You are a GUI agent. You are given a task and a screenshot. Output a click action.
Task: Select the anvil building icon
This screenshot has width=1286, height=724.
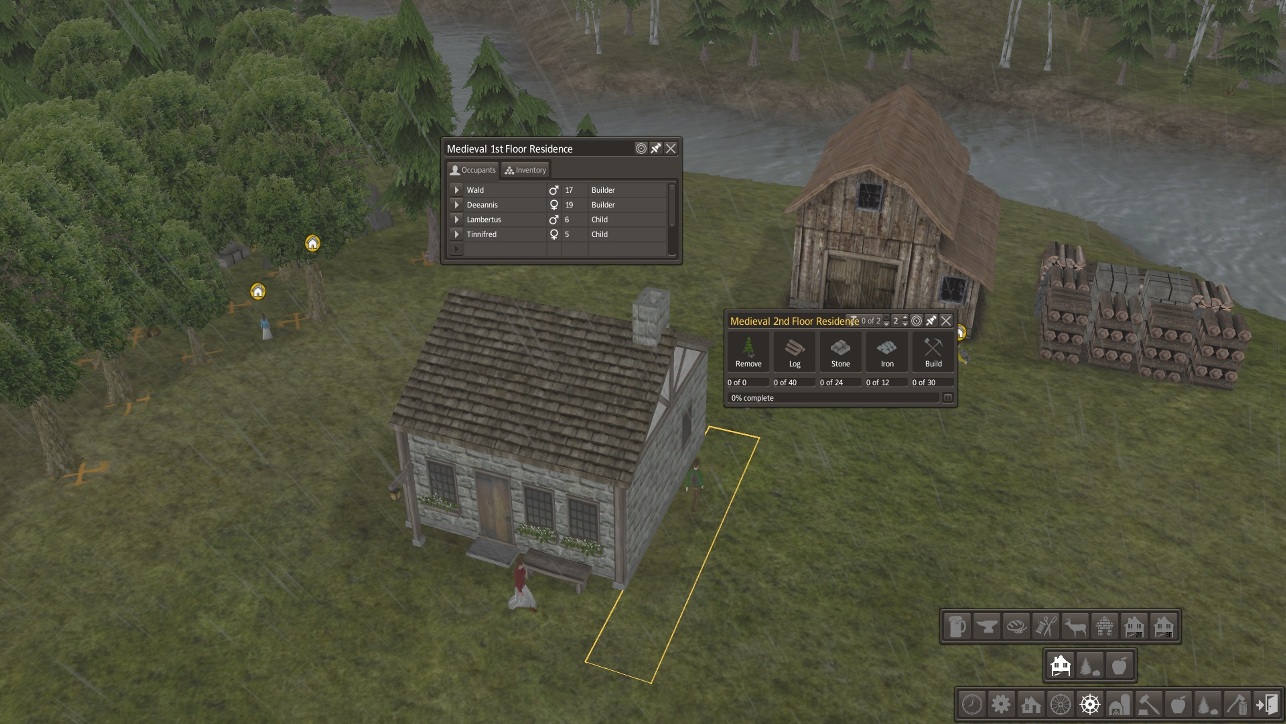[x=988, y=627]
